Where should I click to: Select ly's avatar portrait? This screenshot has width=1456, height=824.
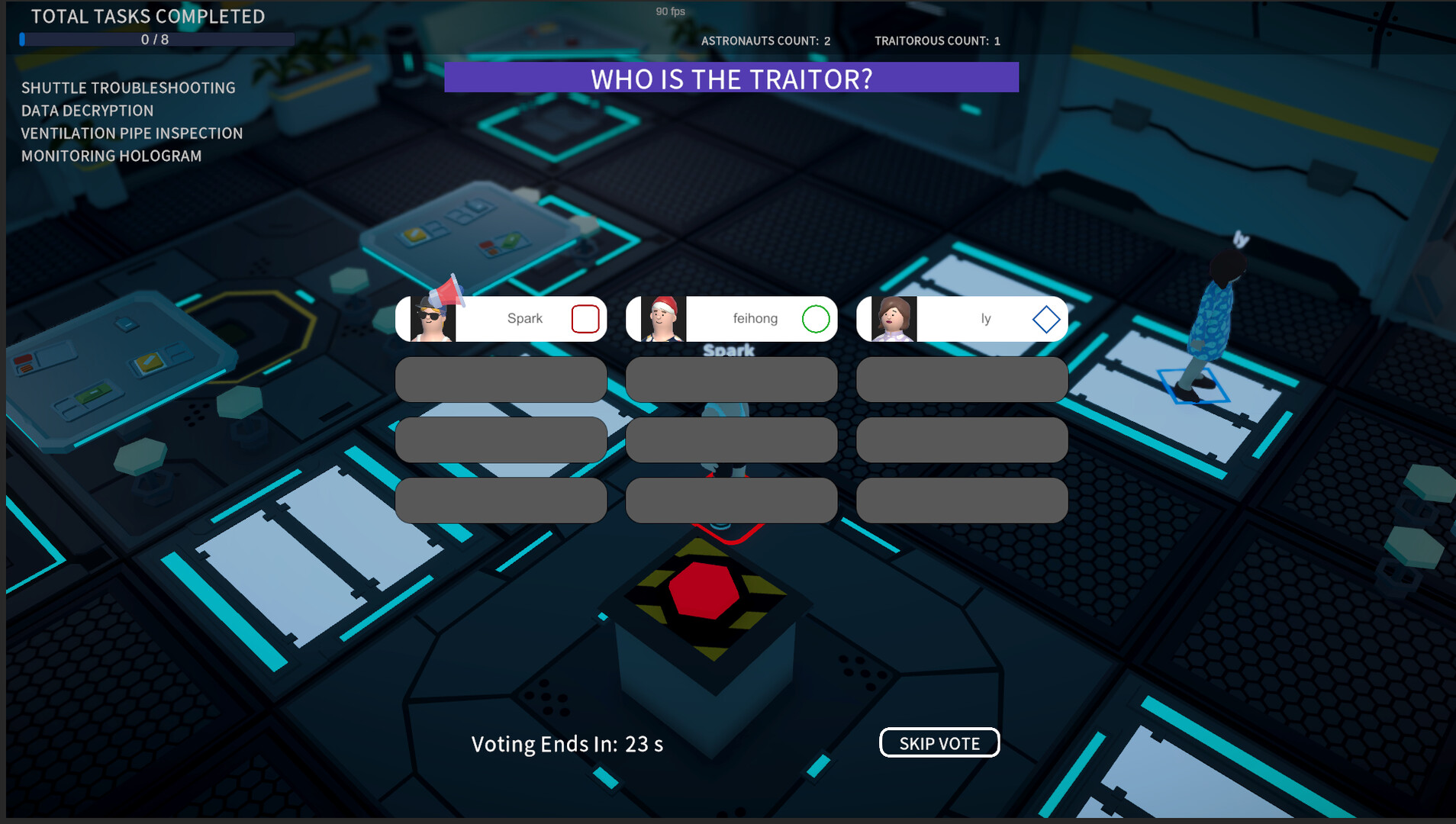pyautogui.click(x=894, y=318)
